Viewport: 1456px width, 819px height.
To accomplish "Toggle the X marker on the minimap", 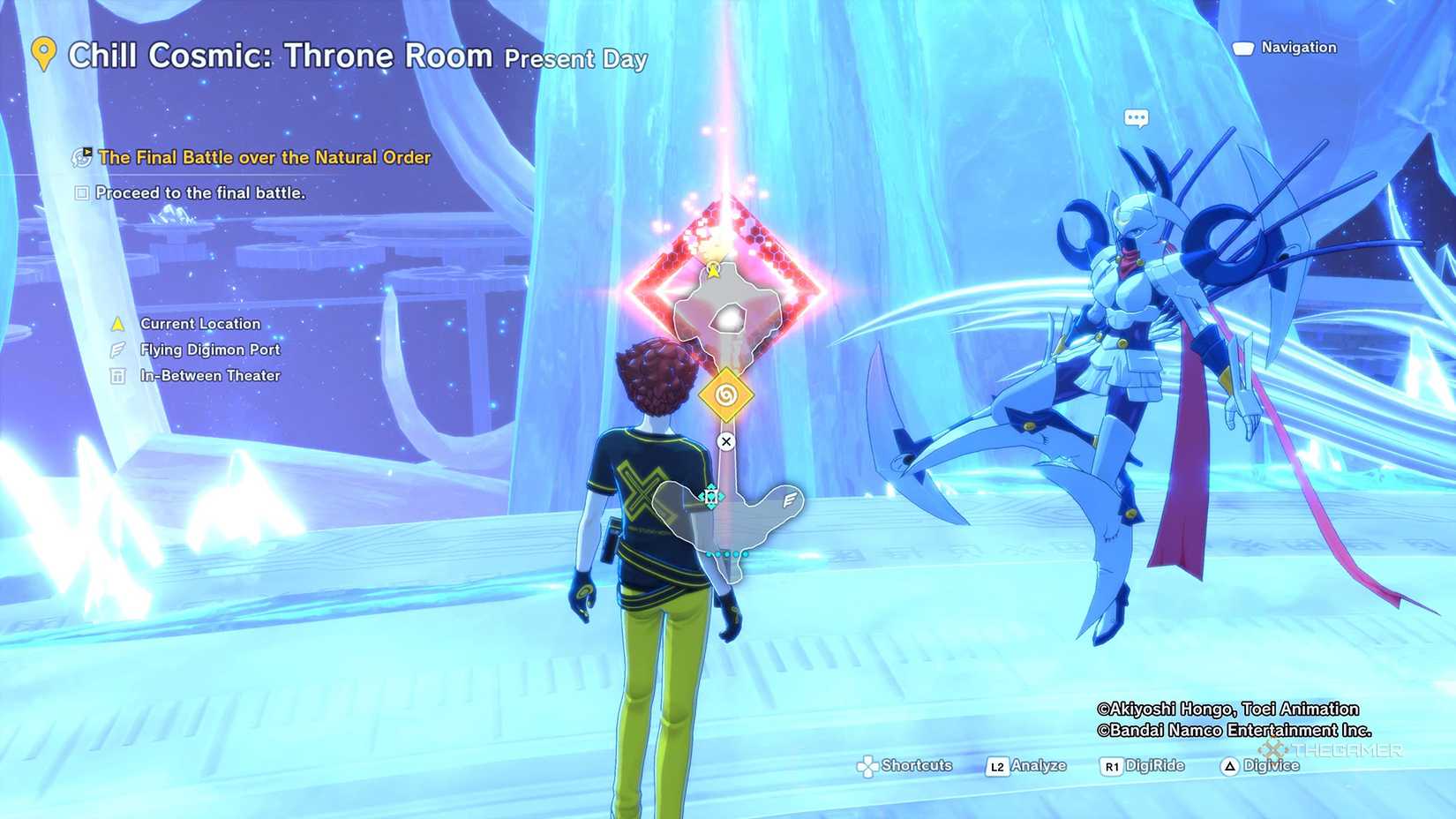I will (x=726, y=441).
